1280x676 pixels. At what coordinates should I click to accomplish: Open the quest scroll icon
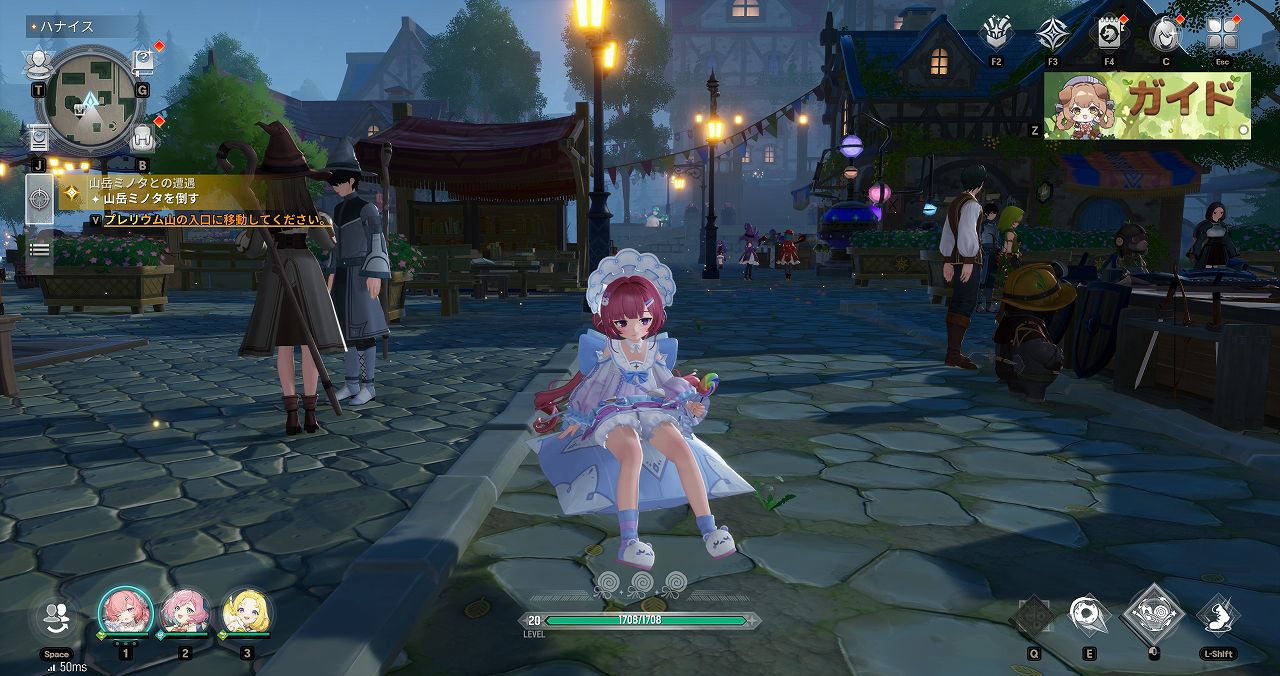38,137
